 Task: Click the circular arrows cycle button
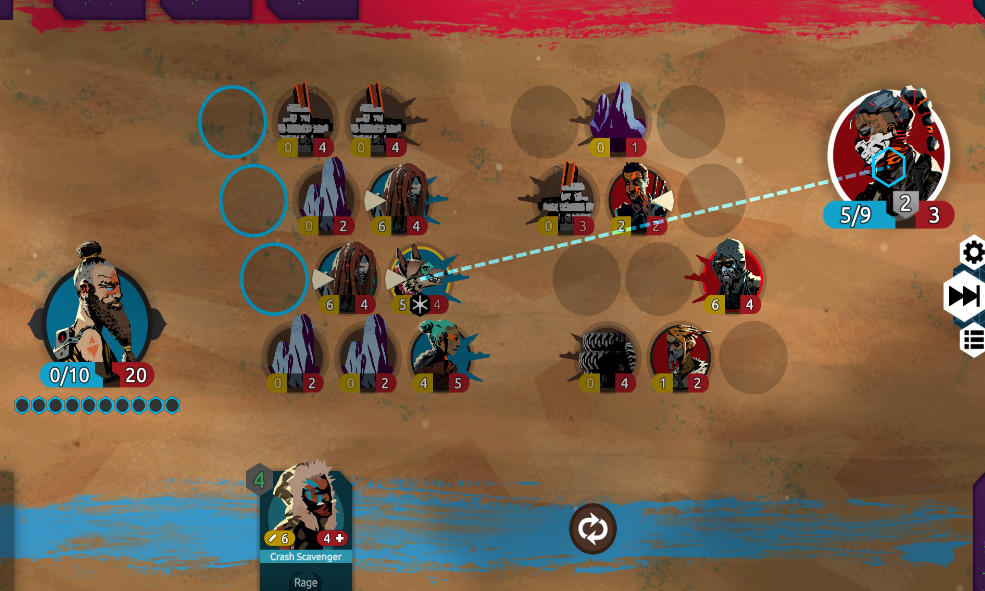[593, 529]
